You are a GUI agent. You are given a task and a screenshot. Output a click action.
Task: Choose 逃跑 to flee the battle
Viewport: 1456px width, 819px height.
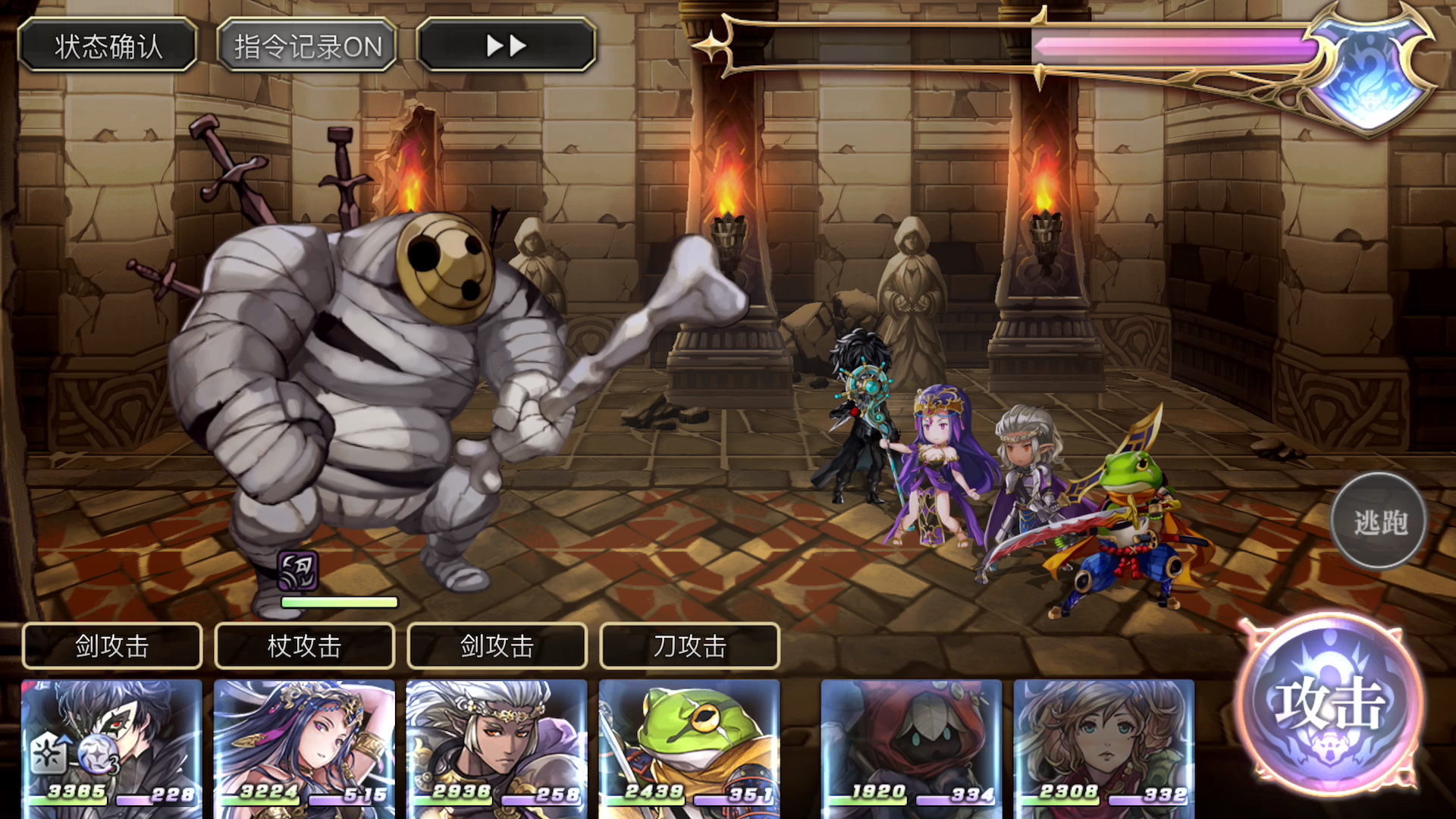point(1379,522)
